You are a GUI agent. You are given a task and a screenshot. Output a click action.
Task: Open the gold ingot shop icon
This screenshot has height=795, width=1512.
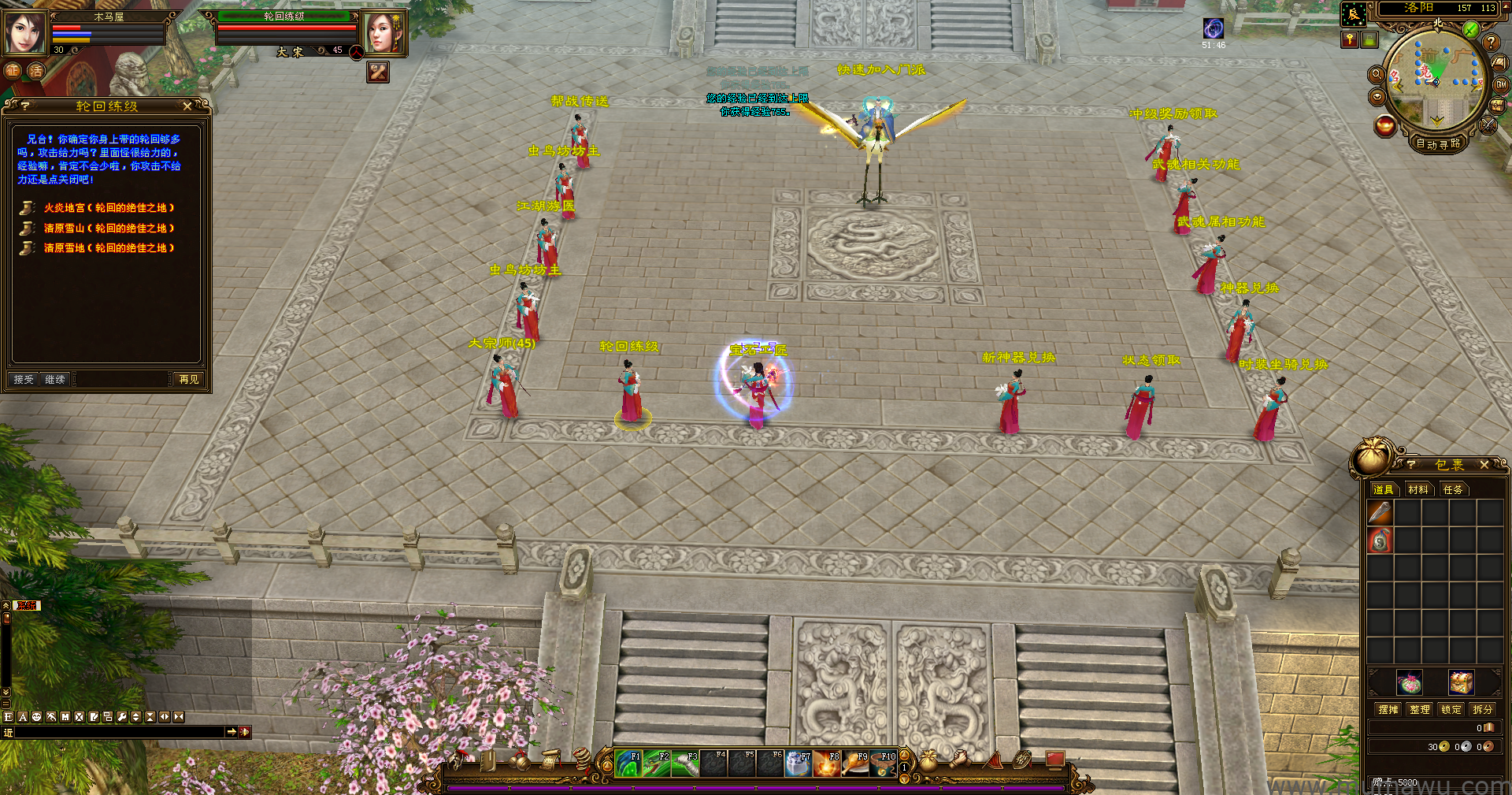tap(1385, 126)
